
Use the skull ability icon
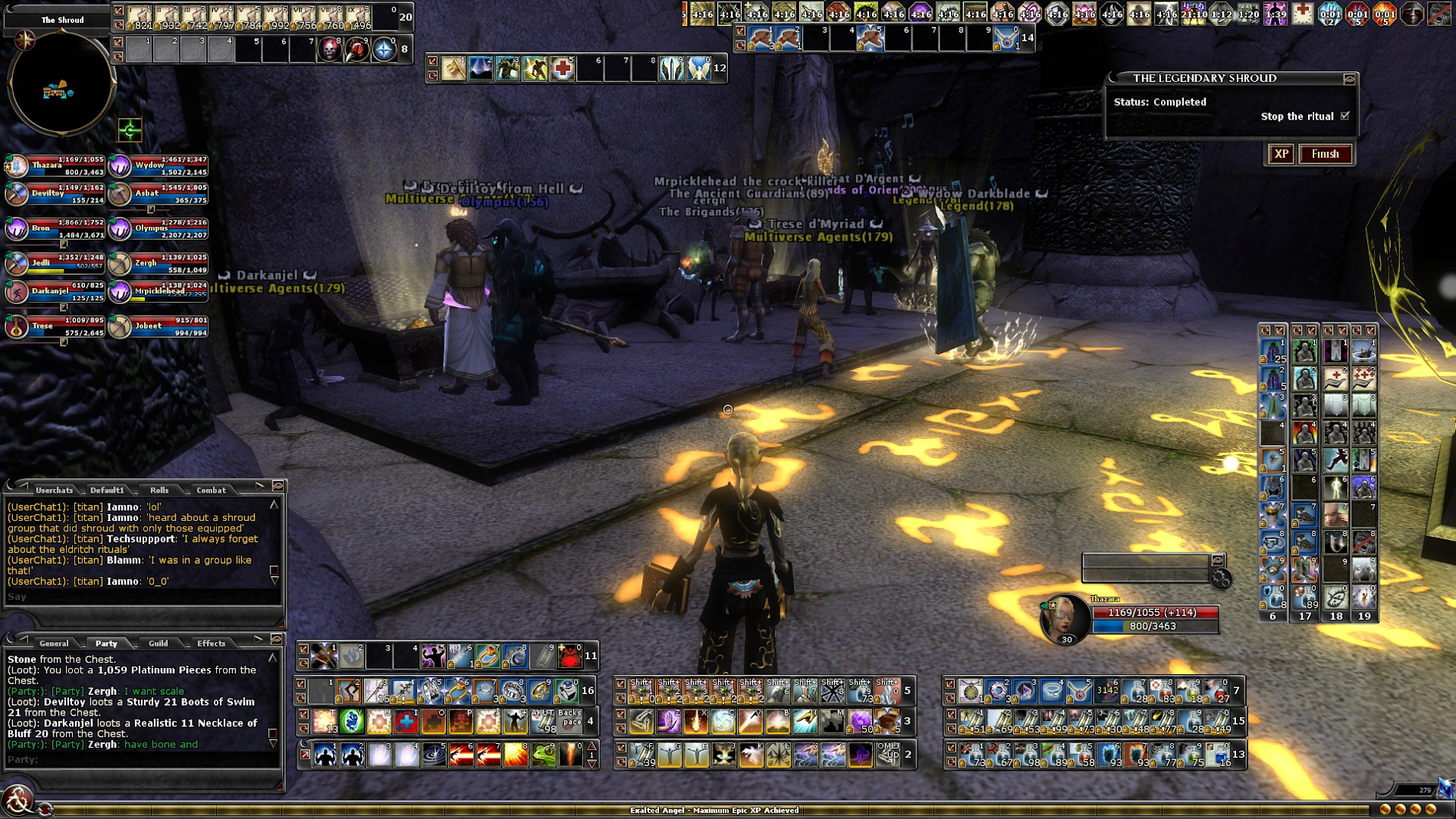(x=330, y=50)
